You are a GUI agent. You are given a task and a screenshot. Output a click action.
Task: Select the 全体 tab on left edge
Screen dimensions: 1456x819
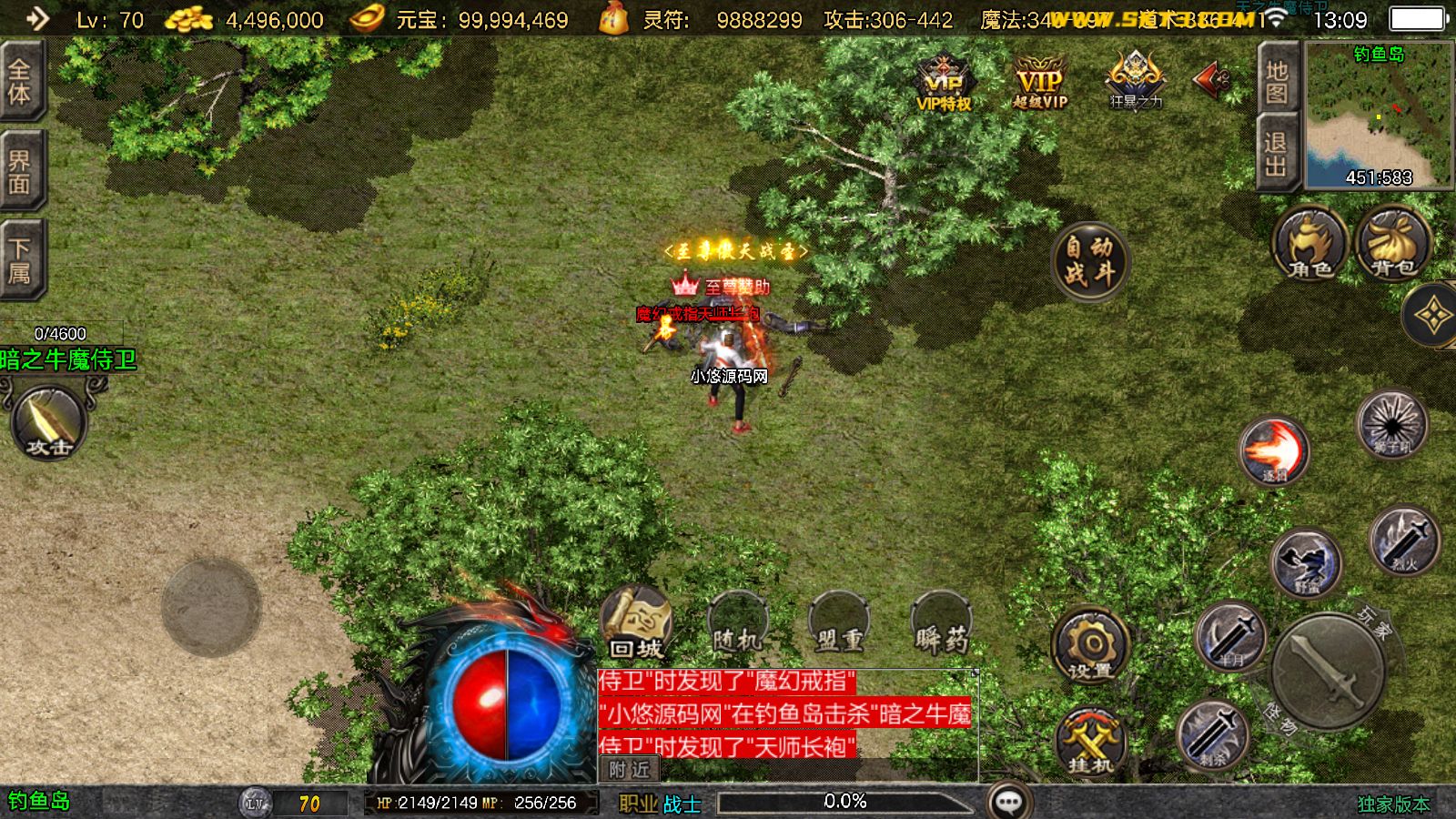(20, 82)
